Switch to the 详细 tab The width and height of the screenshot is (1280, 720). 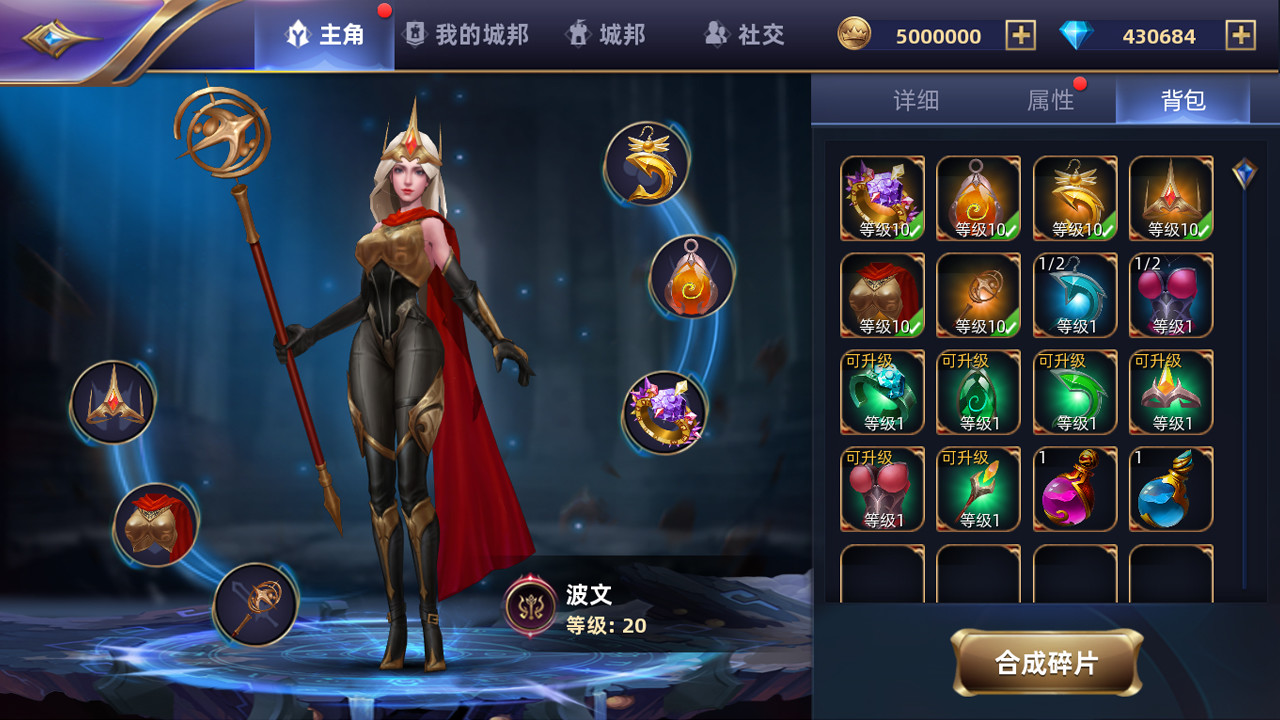point(919,99)
